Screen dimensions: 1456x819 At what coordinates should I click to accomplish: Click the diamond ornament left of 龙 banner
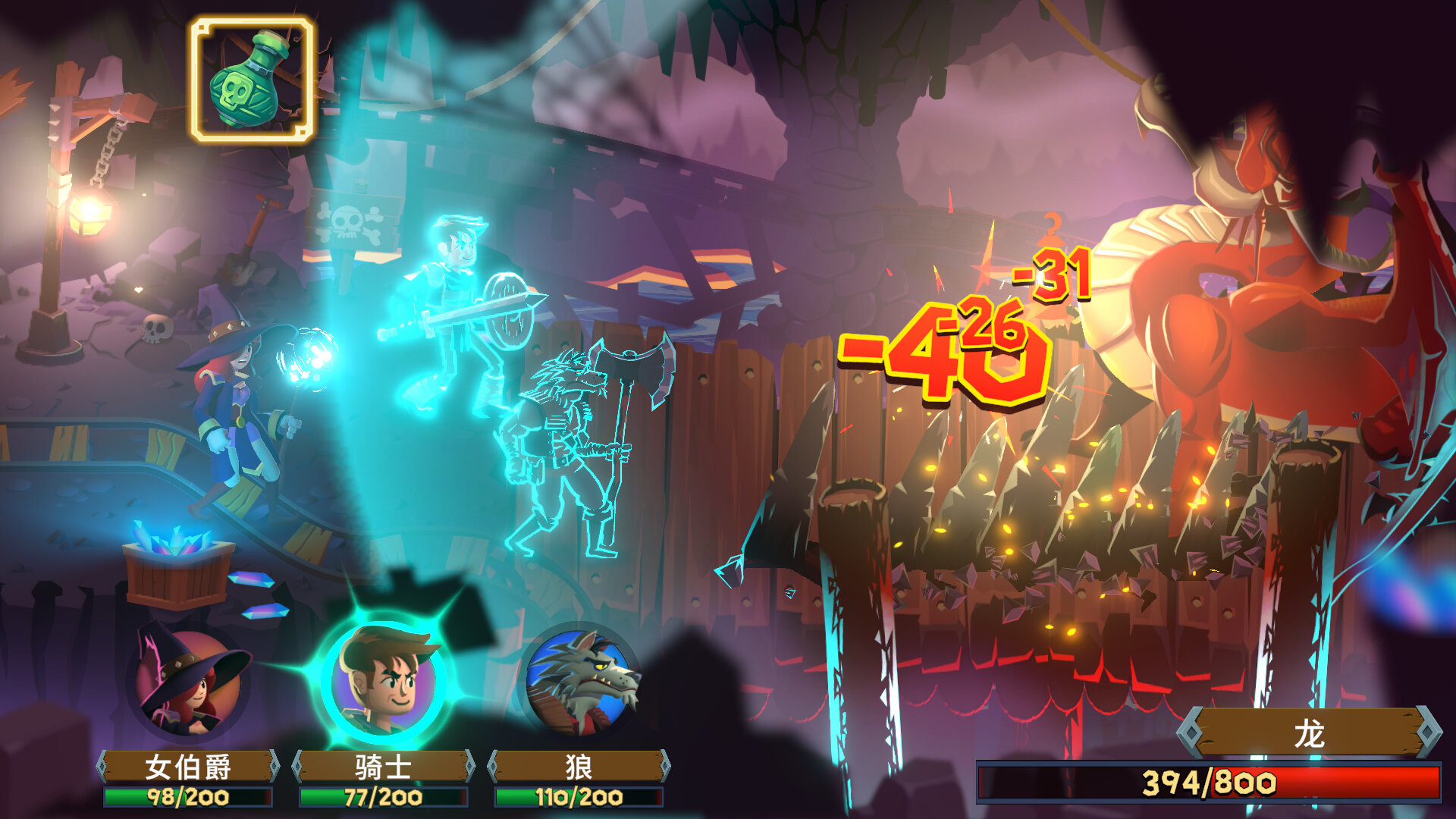point(1191,731)
